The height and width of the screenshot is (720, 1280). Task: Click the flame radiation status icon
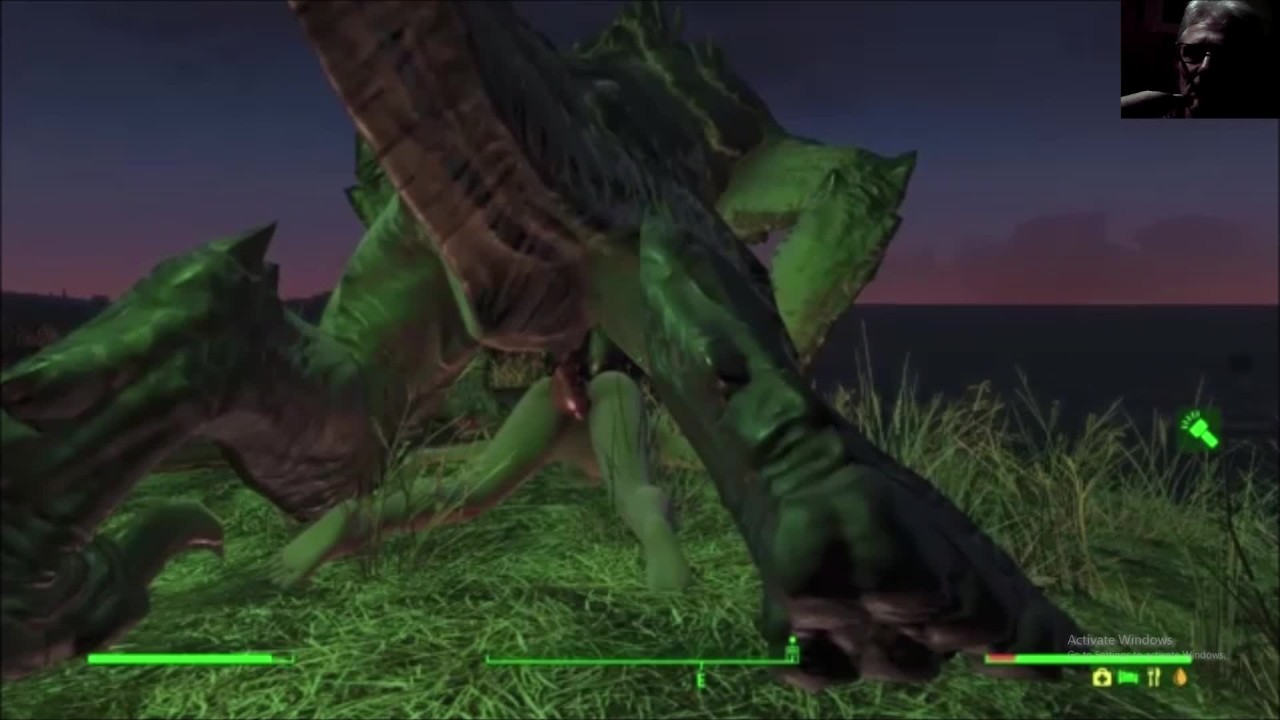pyautogui.click(x=1181, y=678)
